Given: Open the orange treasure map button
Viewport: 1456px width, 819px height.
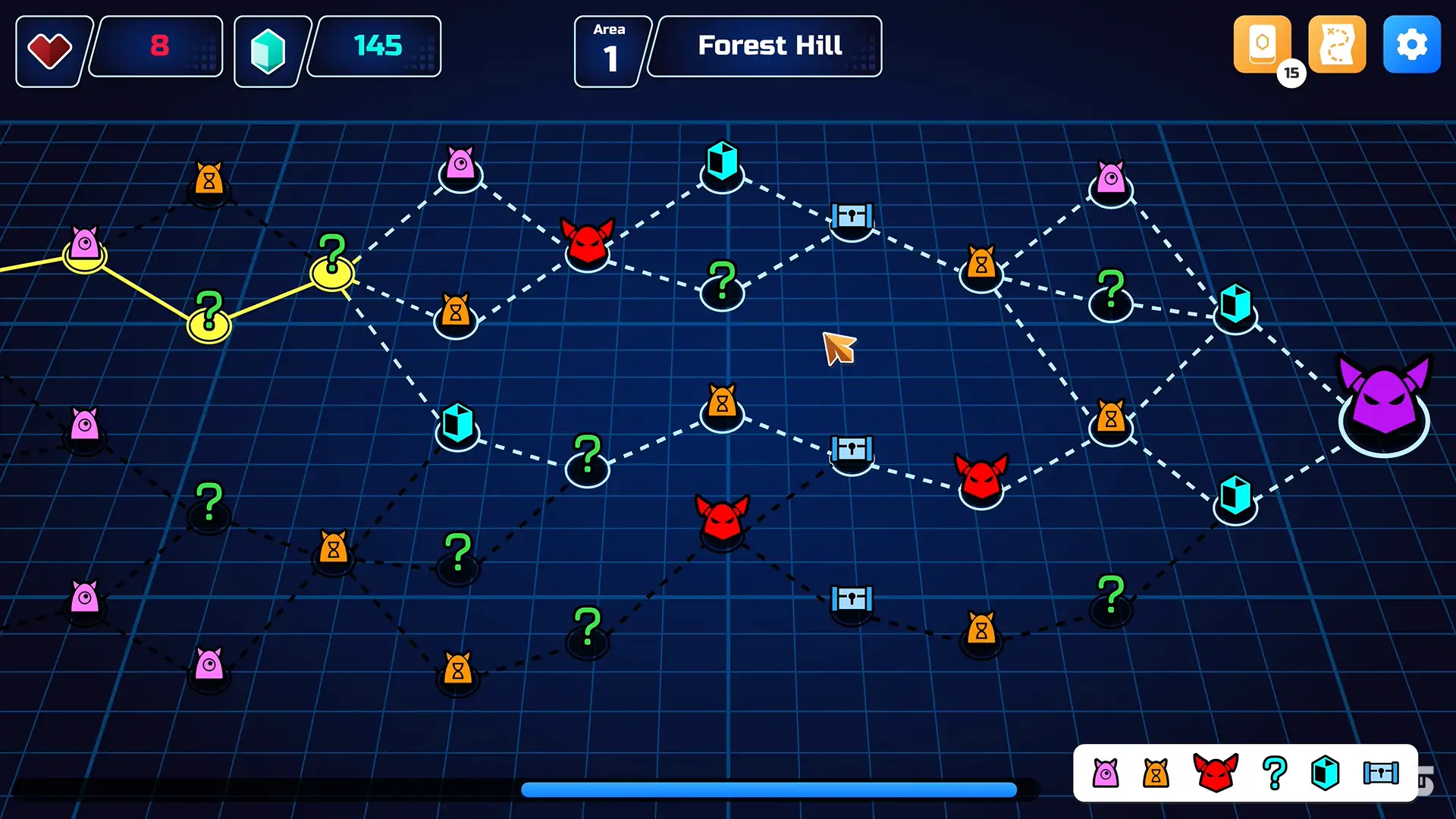Looking at the screenshot, I should [1337, 45].
